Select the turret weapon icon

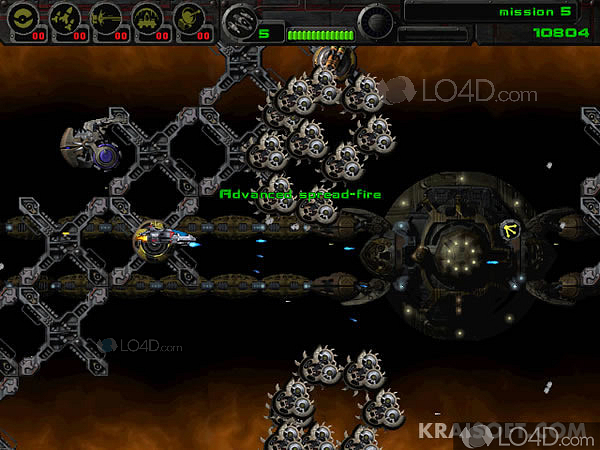point(188,17)
